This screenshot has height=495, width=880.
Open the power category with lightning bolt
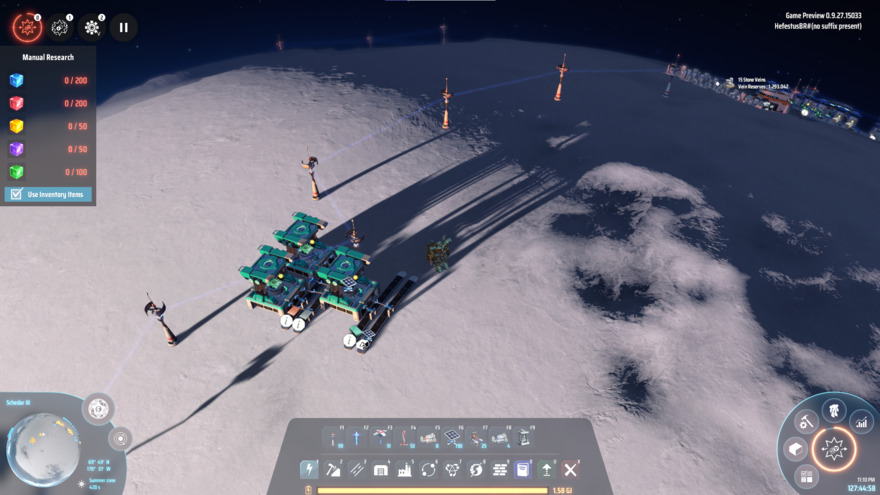point(309,469)
